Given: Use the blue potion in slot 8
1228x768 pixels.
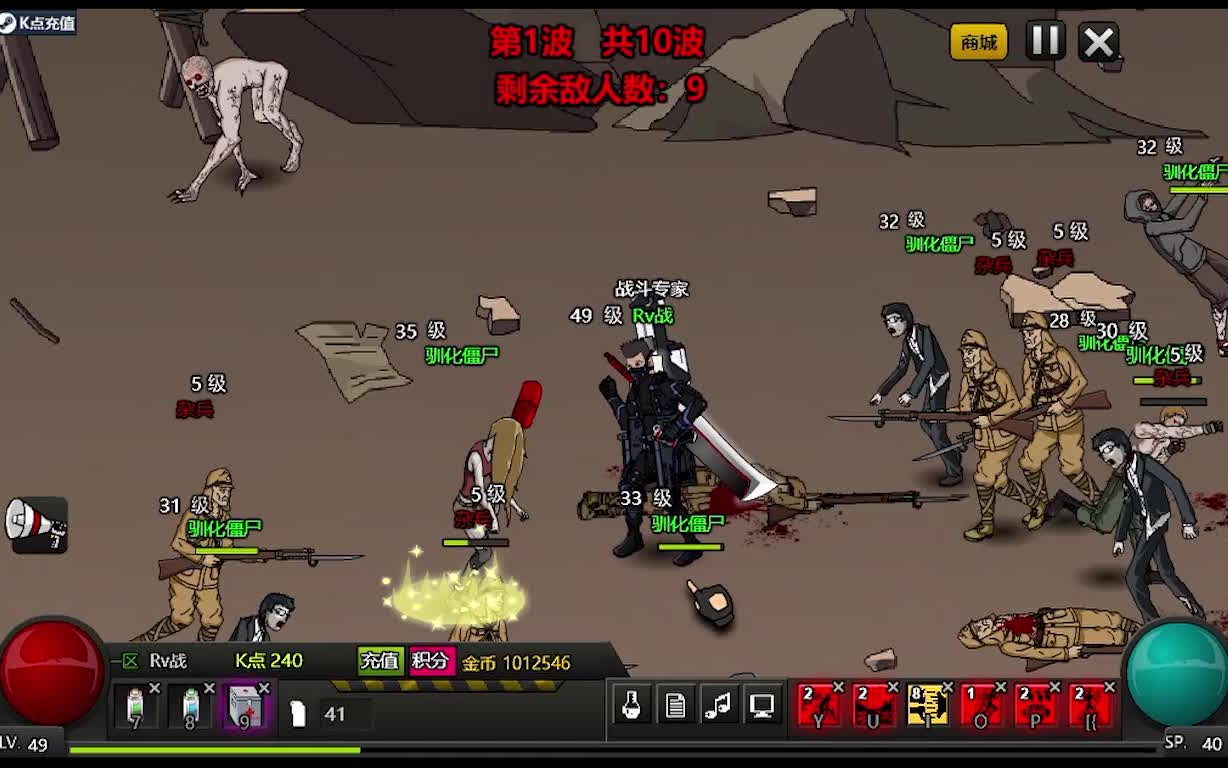Looking at the screenshot, I should [x=191, y=707].
